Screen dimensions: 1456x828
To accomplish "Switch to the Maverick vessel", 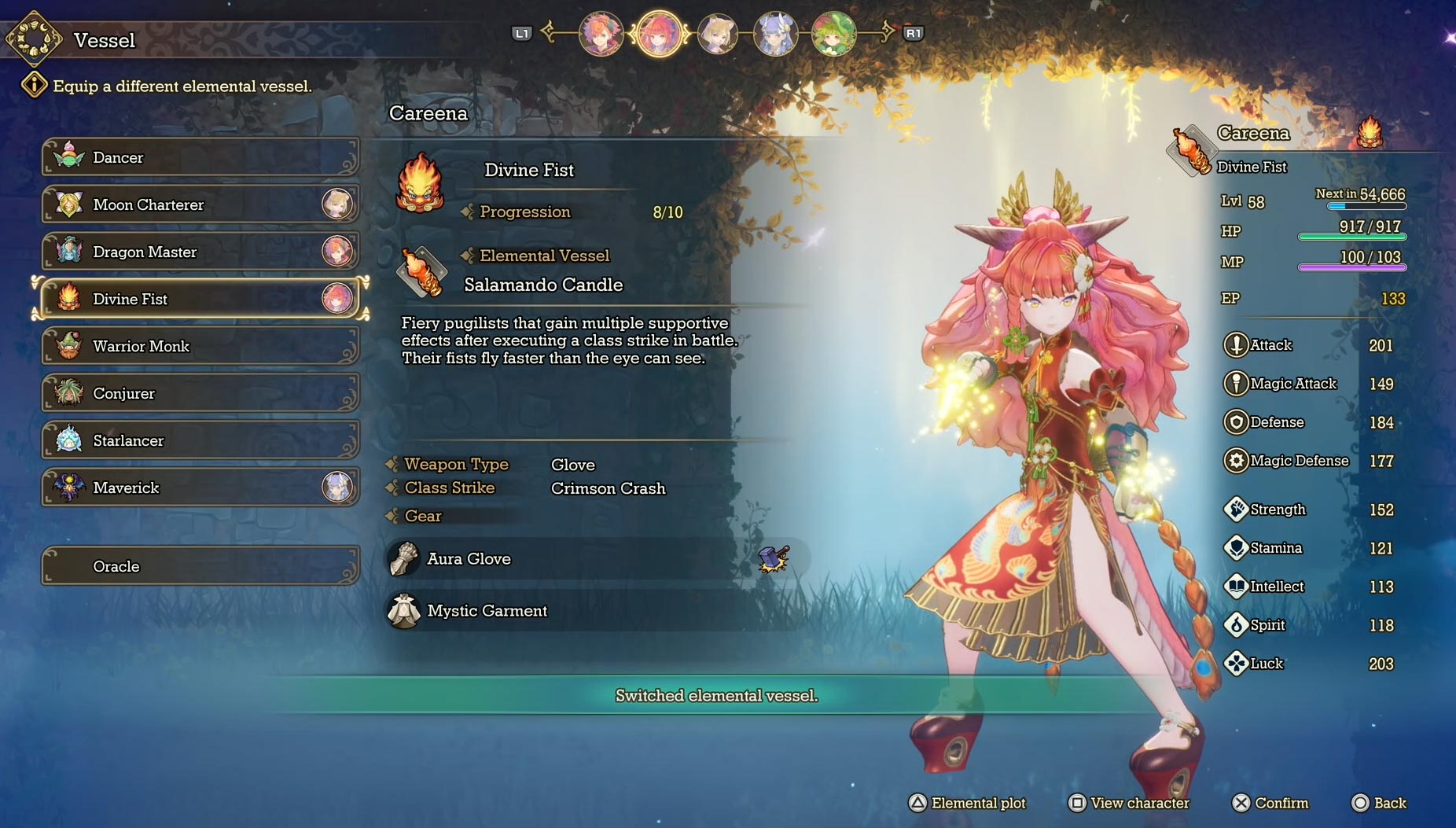I will [x=200, y=488].
